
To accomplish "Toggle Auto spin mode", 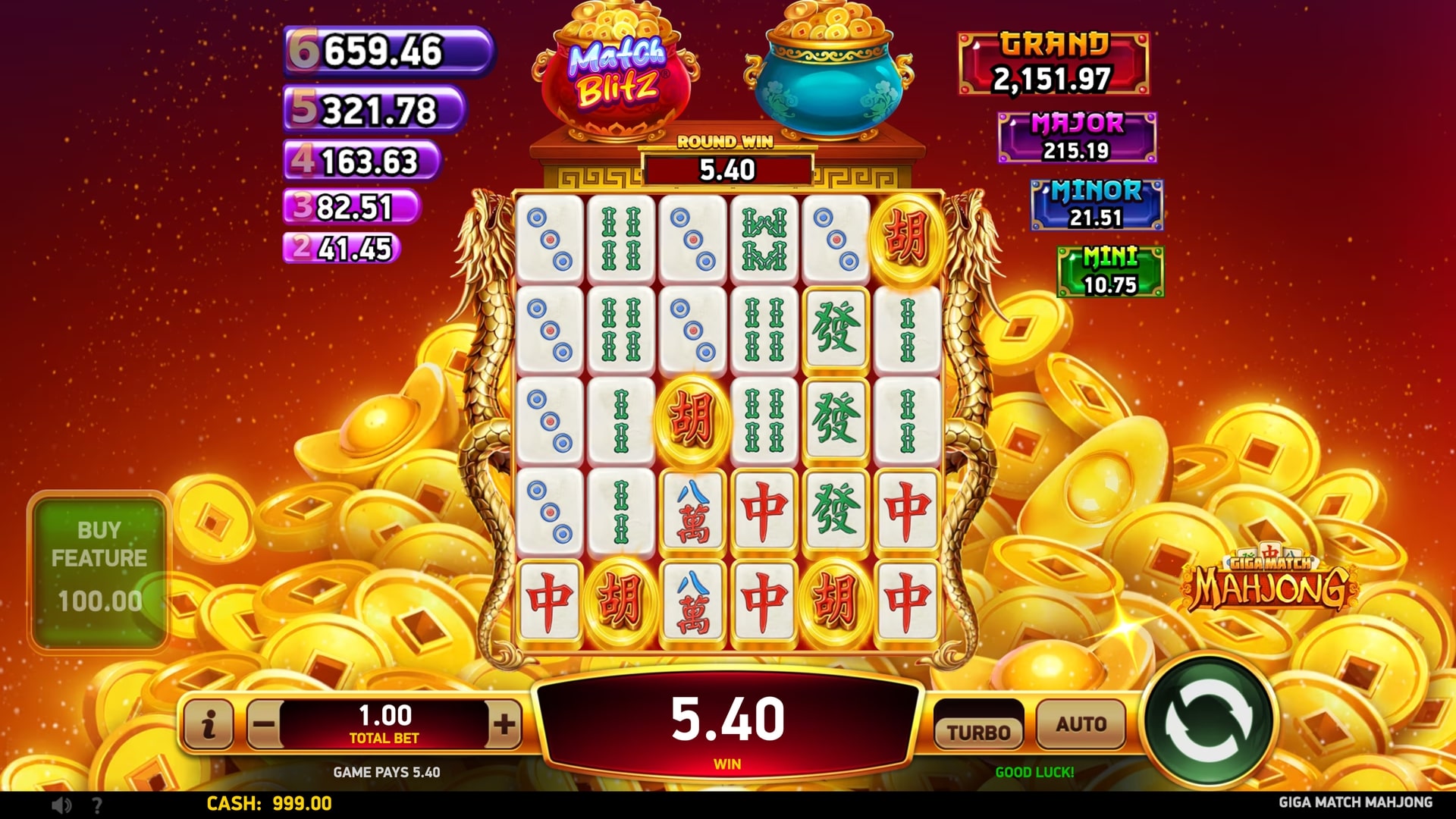I will (1081, 724).
